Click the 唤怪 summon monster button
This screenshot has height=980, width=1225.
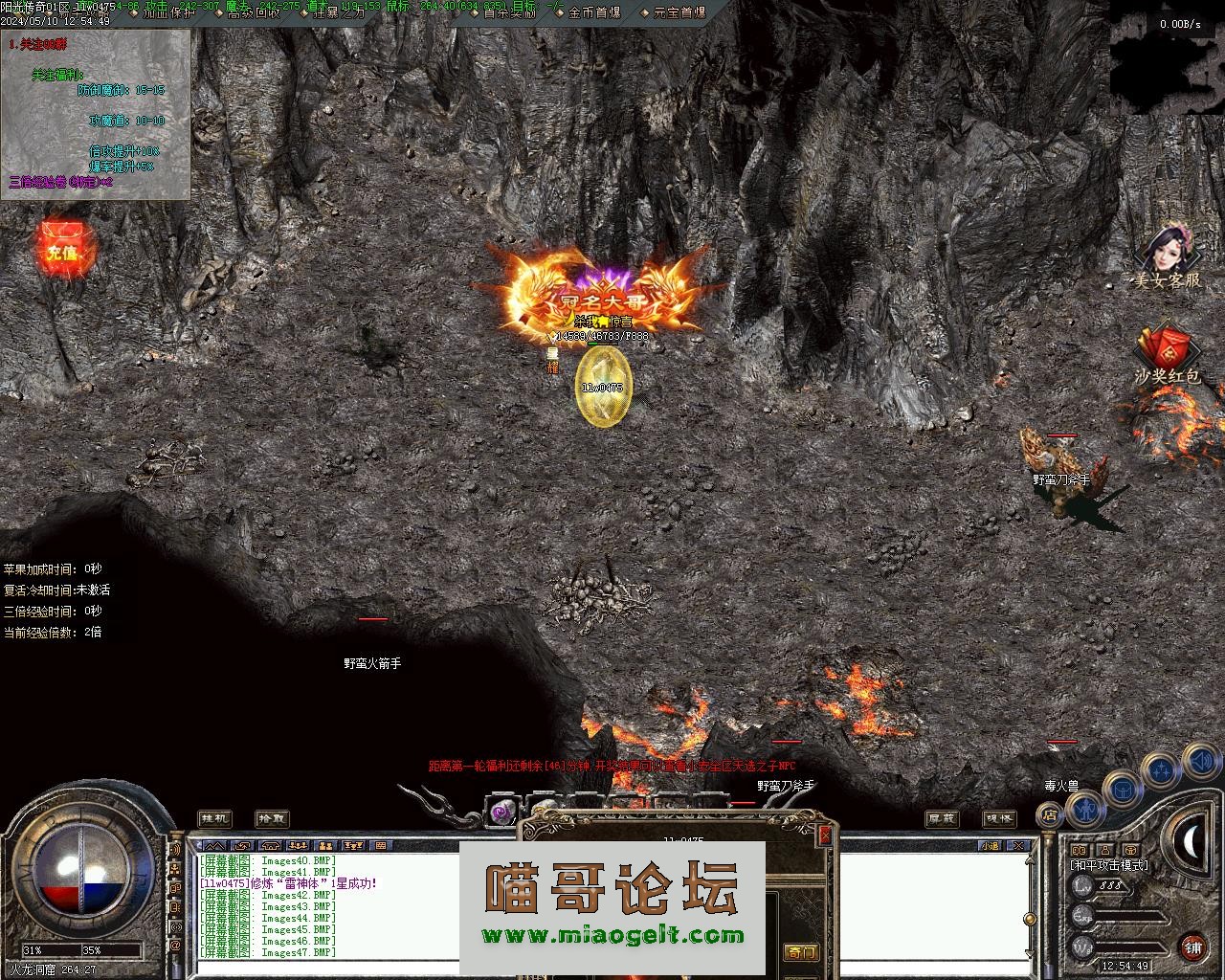pyautogui.click(x=999, y=818)
